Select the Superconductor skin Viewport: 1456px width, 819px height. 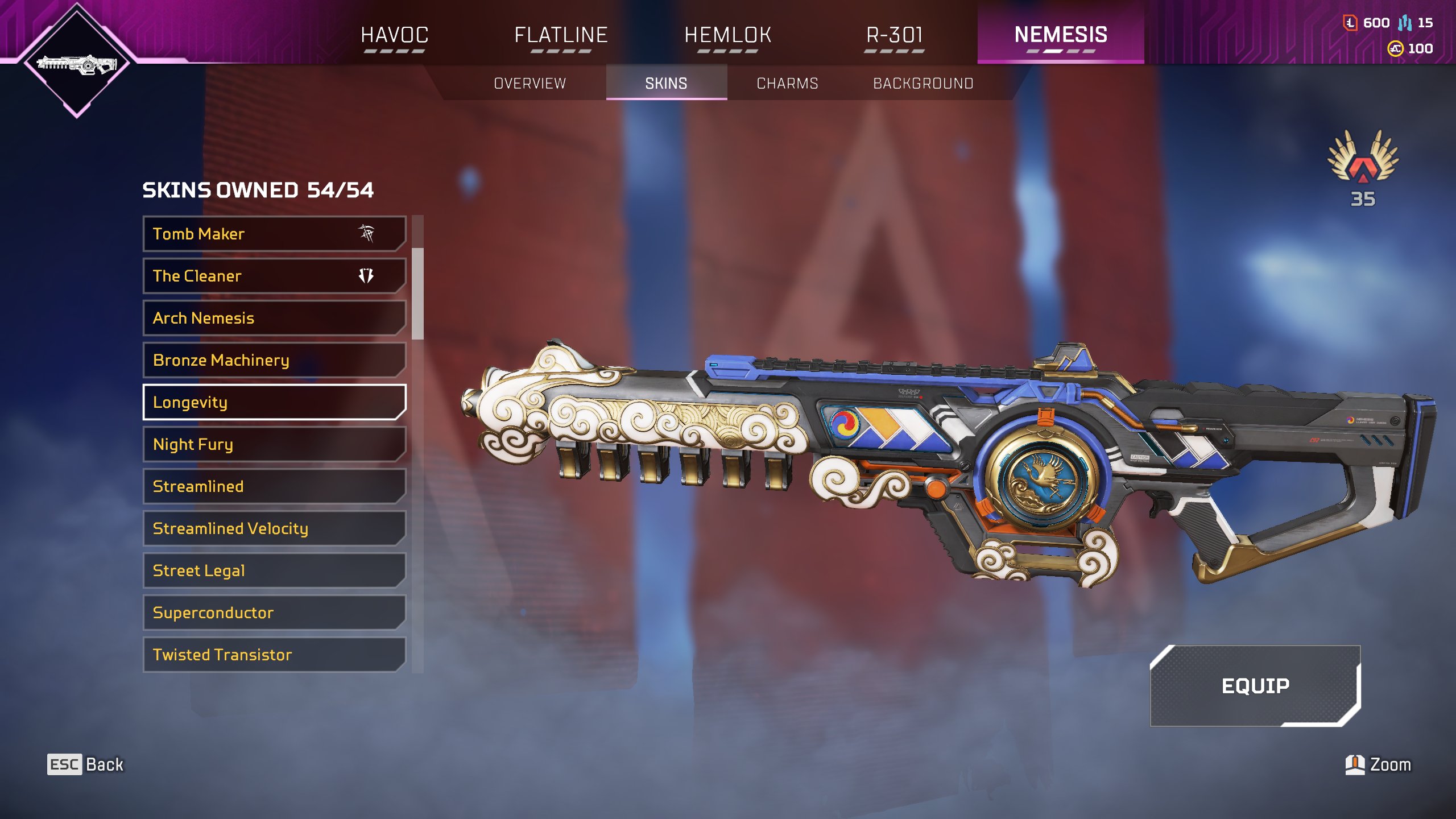click(x=274, y=613)
